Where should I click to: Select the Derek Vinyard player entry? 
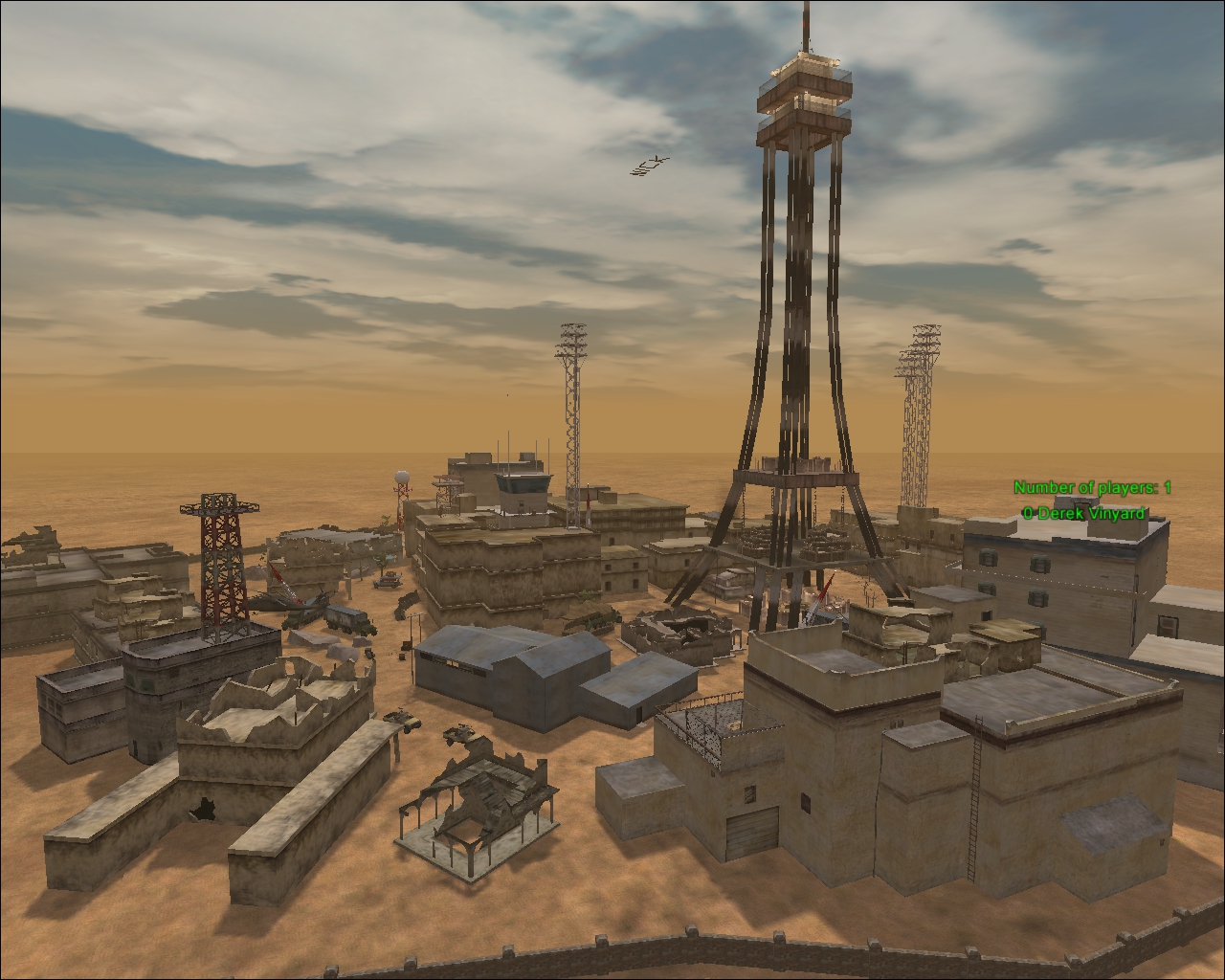click(x=1082, y=513)
